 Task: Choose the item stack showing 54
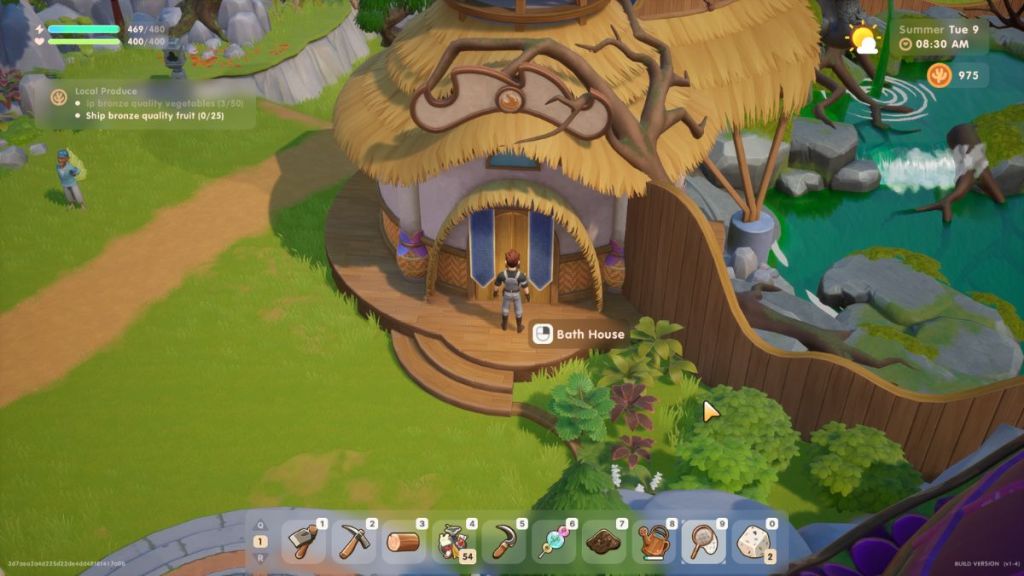[x=453, y=542]
